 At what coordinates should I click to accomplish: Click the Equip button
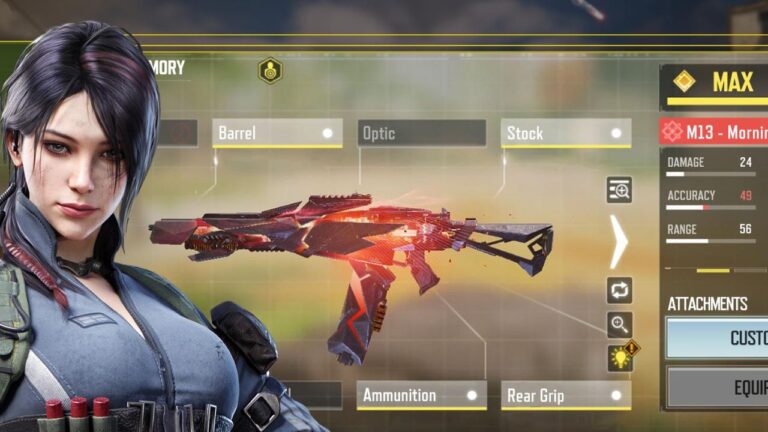click(x=717, y=388)
